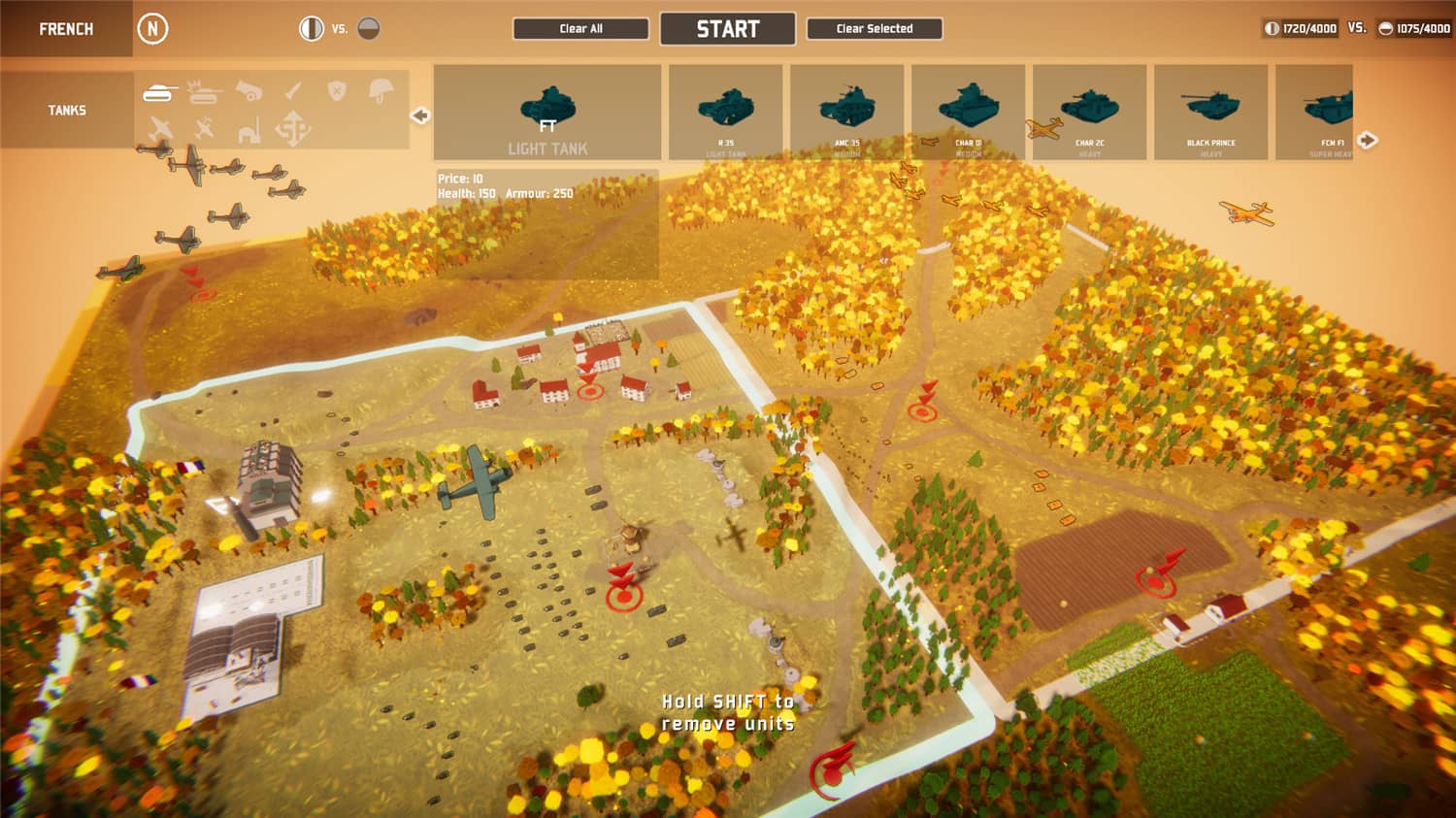Open the fighter aircraft unit category
Screen dimensions: 1456x818
(x=159, y=128)
